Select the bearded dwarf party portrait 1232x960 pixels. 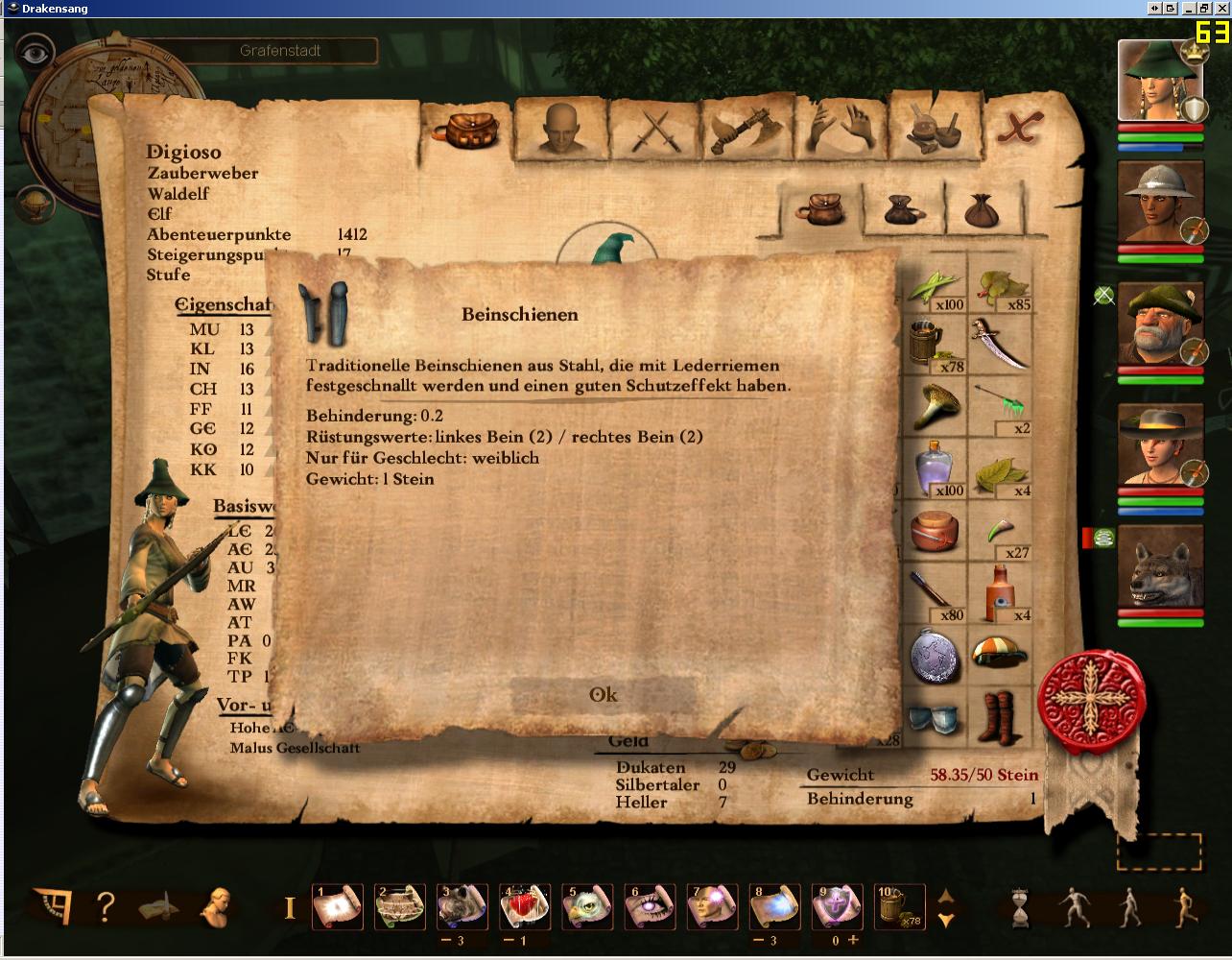click(x=1160, y=324)
